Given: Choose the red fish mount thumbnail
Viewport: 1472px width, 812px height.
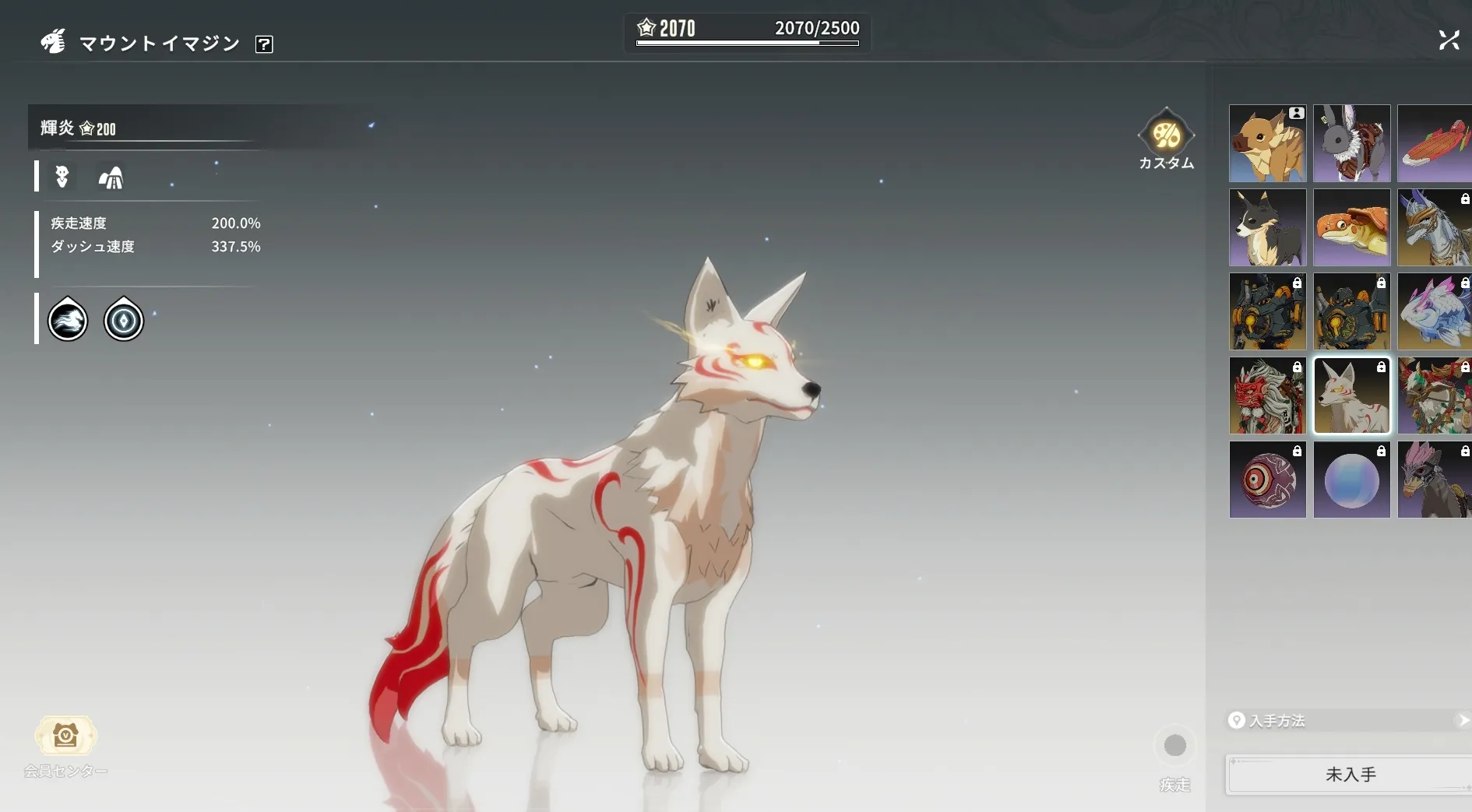Looking at the screenshot, I should pos(1434,144).
